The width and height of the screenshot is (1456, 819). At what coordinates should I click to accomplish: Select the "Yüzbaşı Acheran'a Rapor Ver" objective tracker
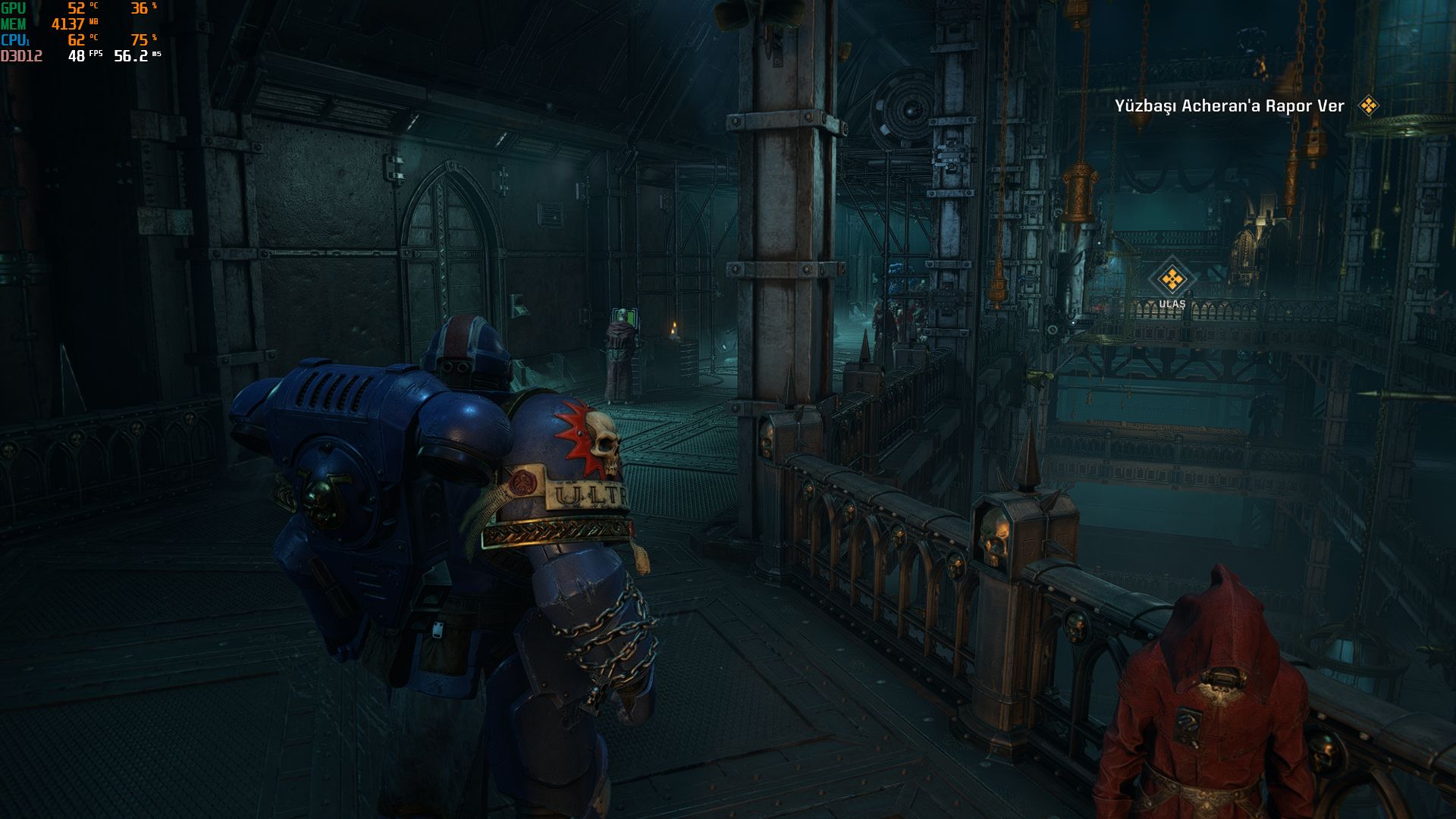pyautogui.click(x=1229, y=106)
